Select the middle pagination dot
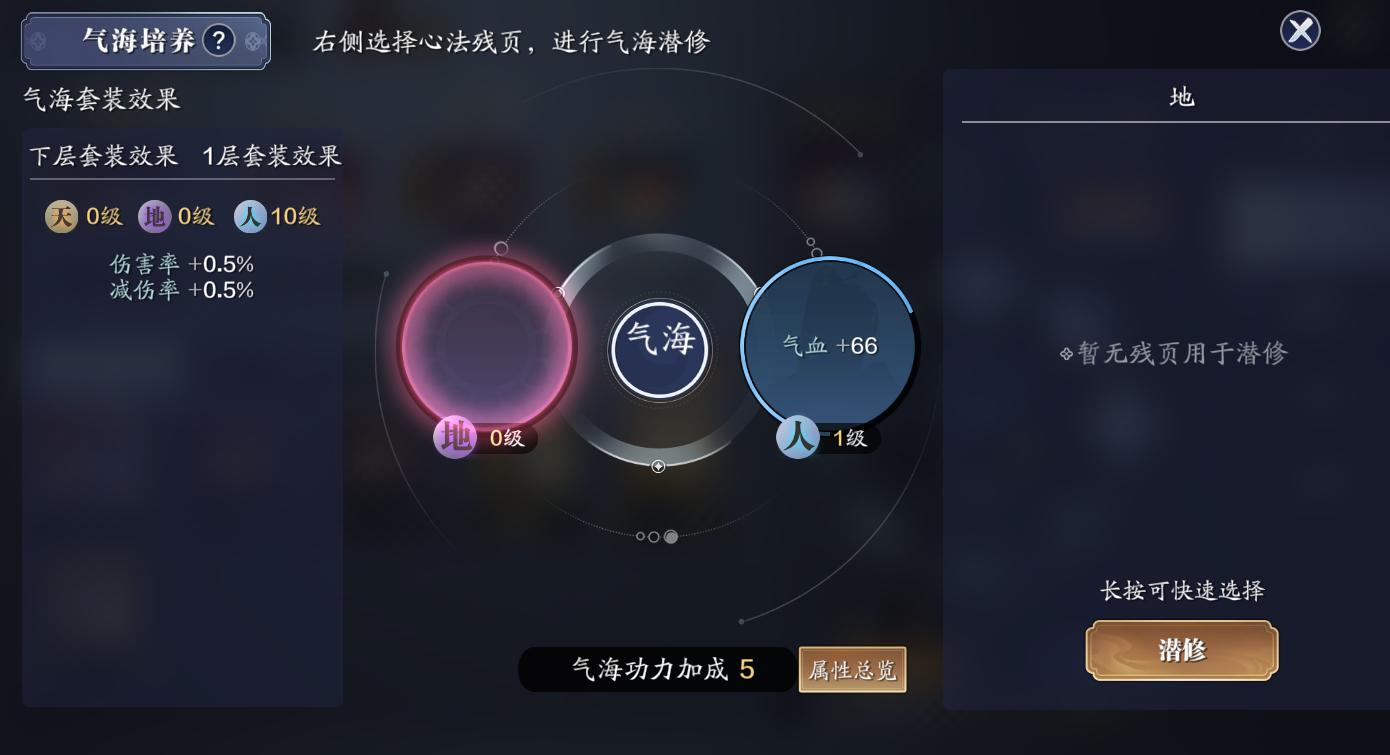The height and width of the screenshot is (755, 1390). [x=656, y=535]
